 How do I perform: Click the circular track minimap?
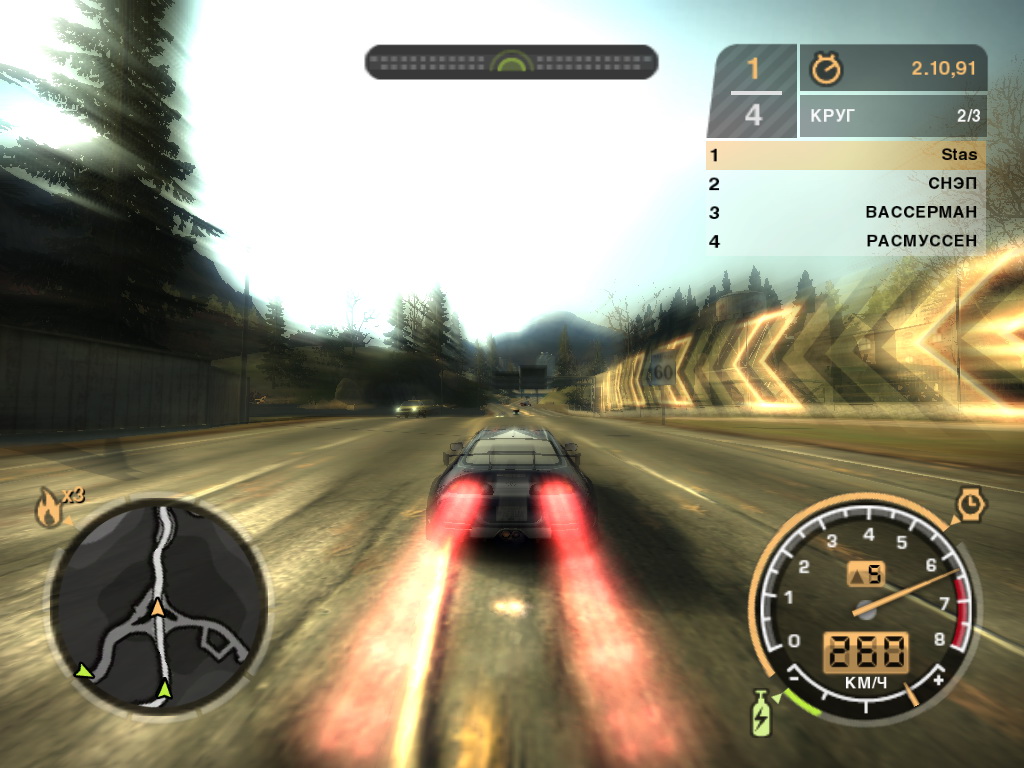click(x=158, y=607)
